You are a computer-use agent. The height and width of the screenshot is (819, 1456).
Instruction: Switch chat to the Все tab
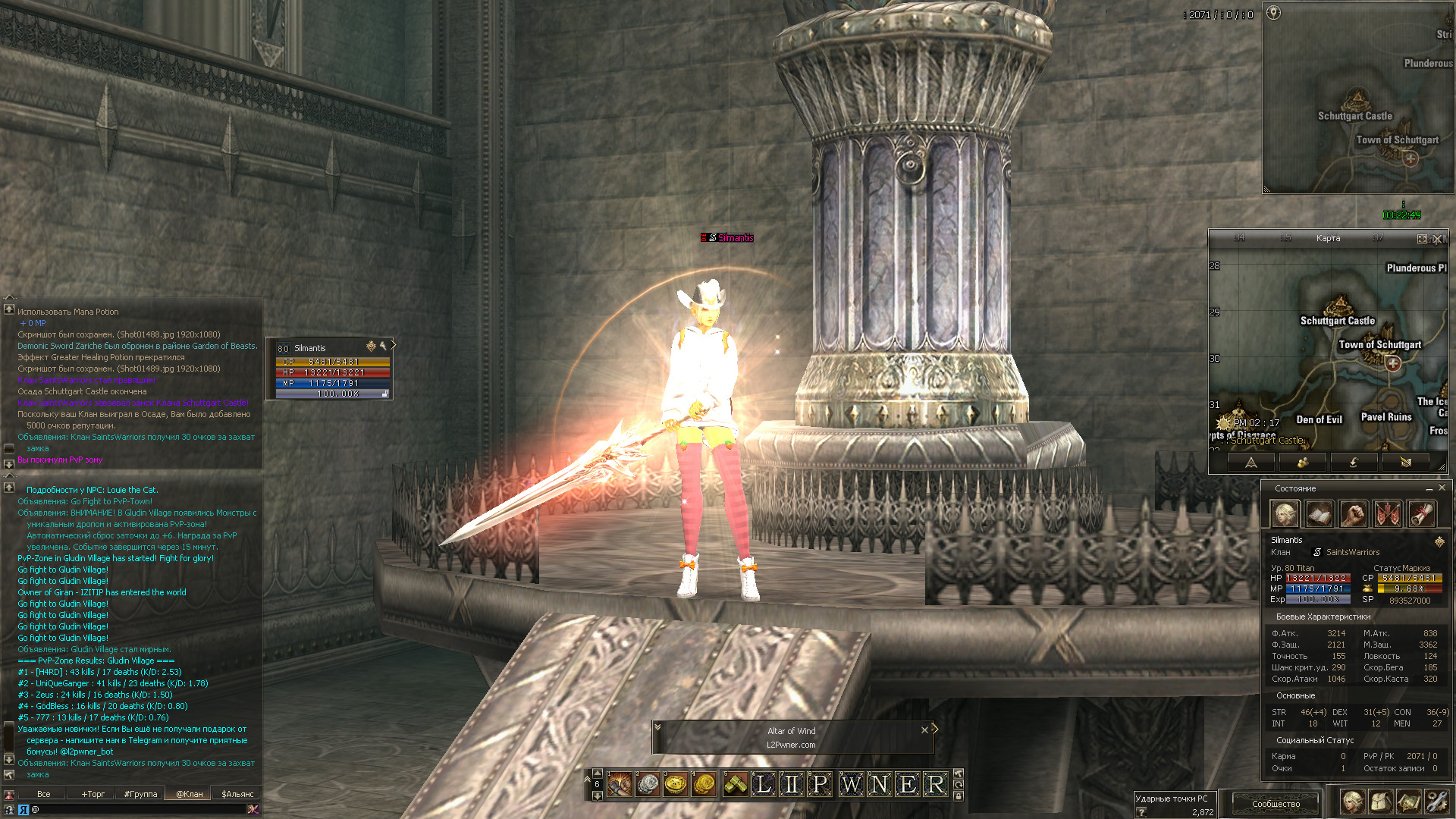pos(44,794)
